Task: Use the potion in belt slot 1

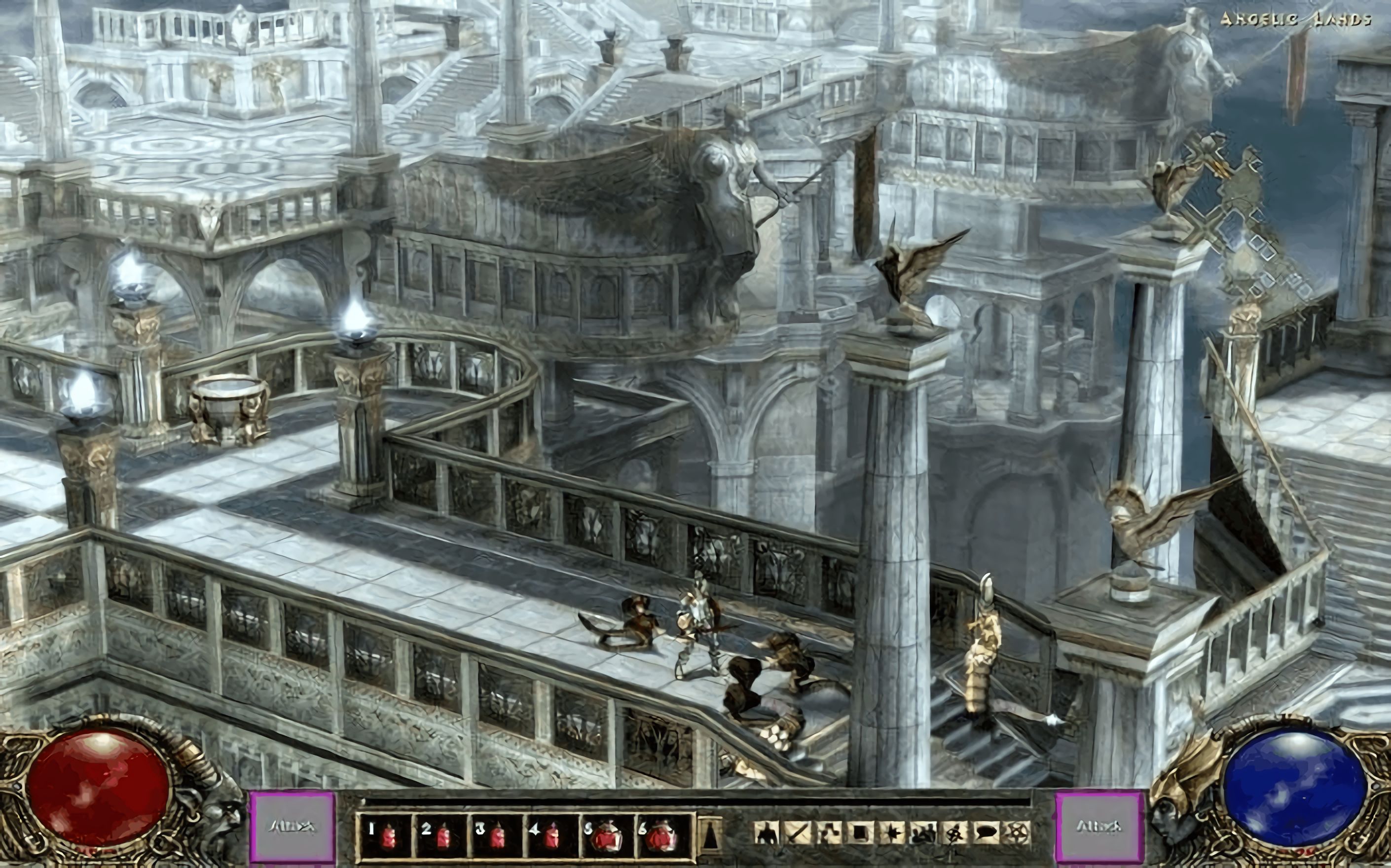Action: (383, 834)
